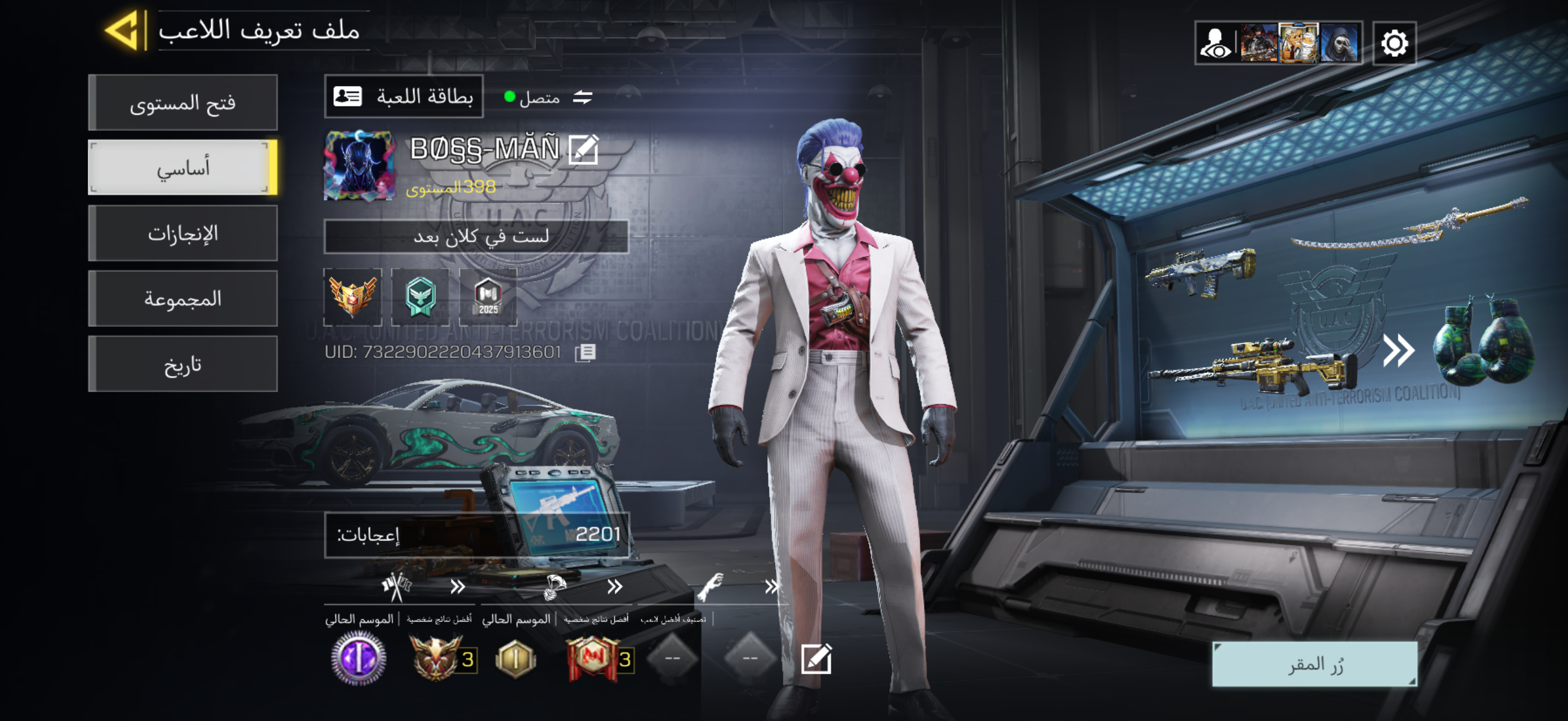Switch to the الإنجازات tab
Image resolution: width=1568 pixels, height=721 pixels.
click(x=182, y=233)
